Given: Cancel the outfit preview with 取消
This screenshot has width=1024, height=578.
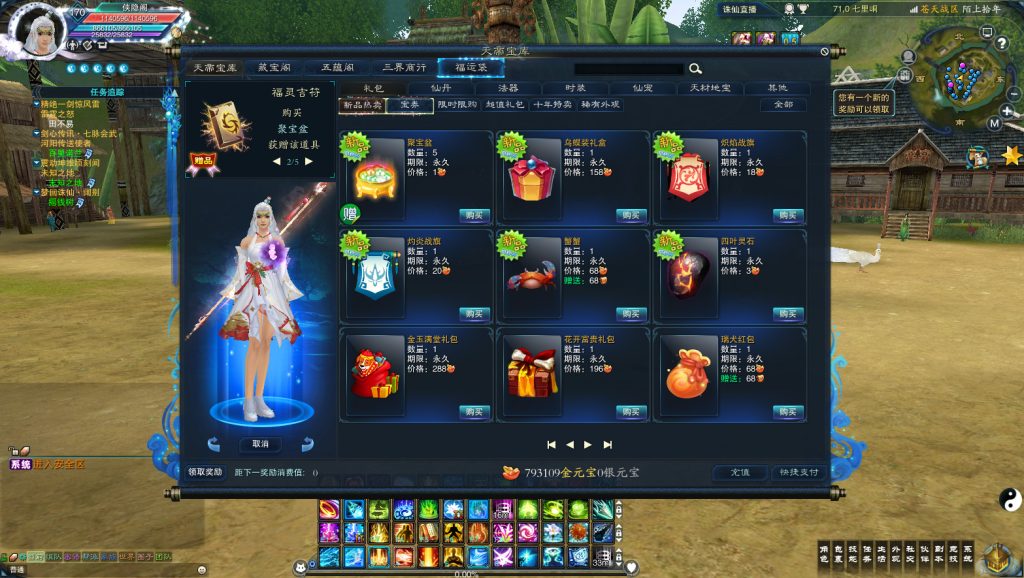Looking at the screenshot, I should [260, 444].
